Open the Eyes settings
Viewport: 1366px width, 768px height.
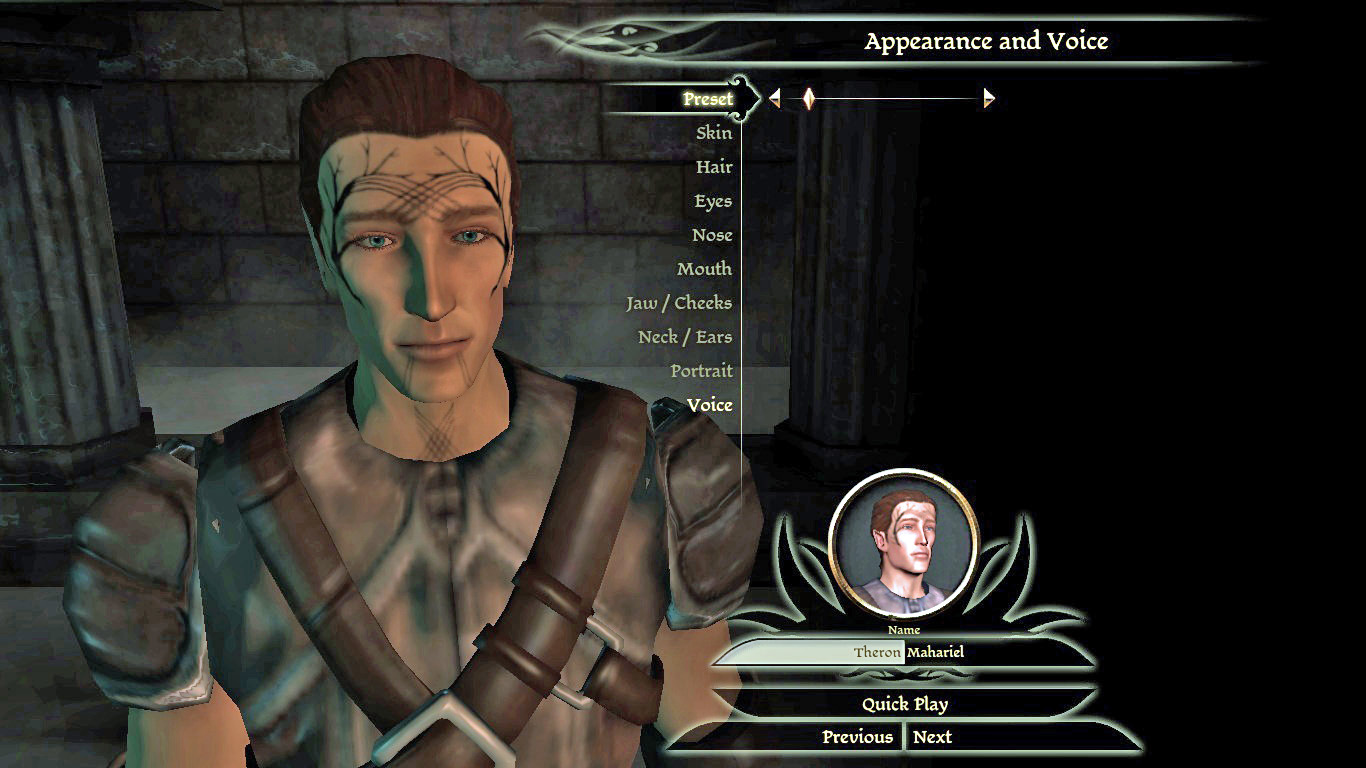(713, 201)
